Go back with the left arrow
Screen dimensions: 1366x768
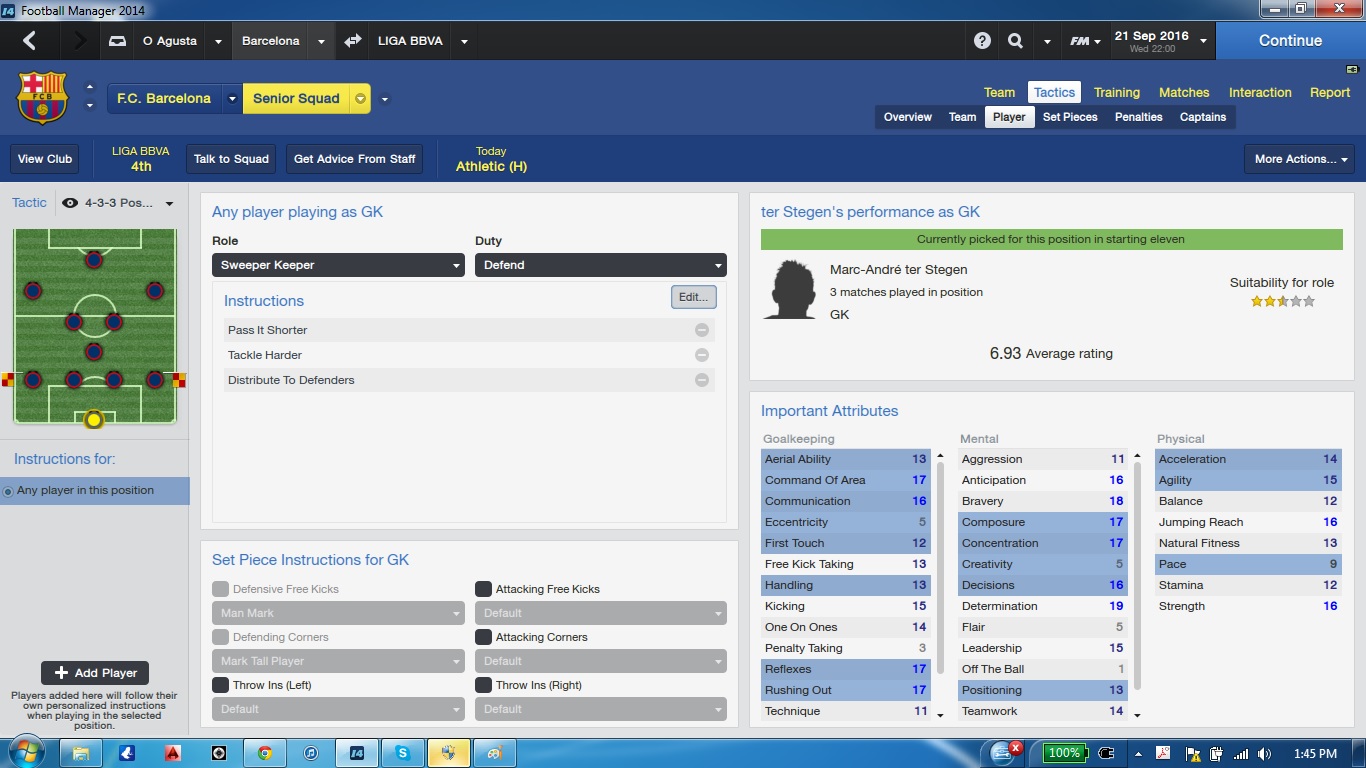pos(29,41)
